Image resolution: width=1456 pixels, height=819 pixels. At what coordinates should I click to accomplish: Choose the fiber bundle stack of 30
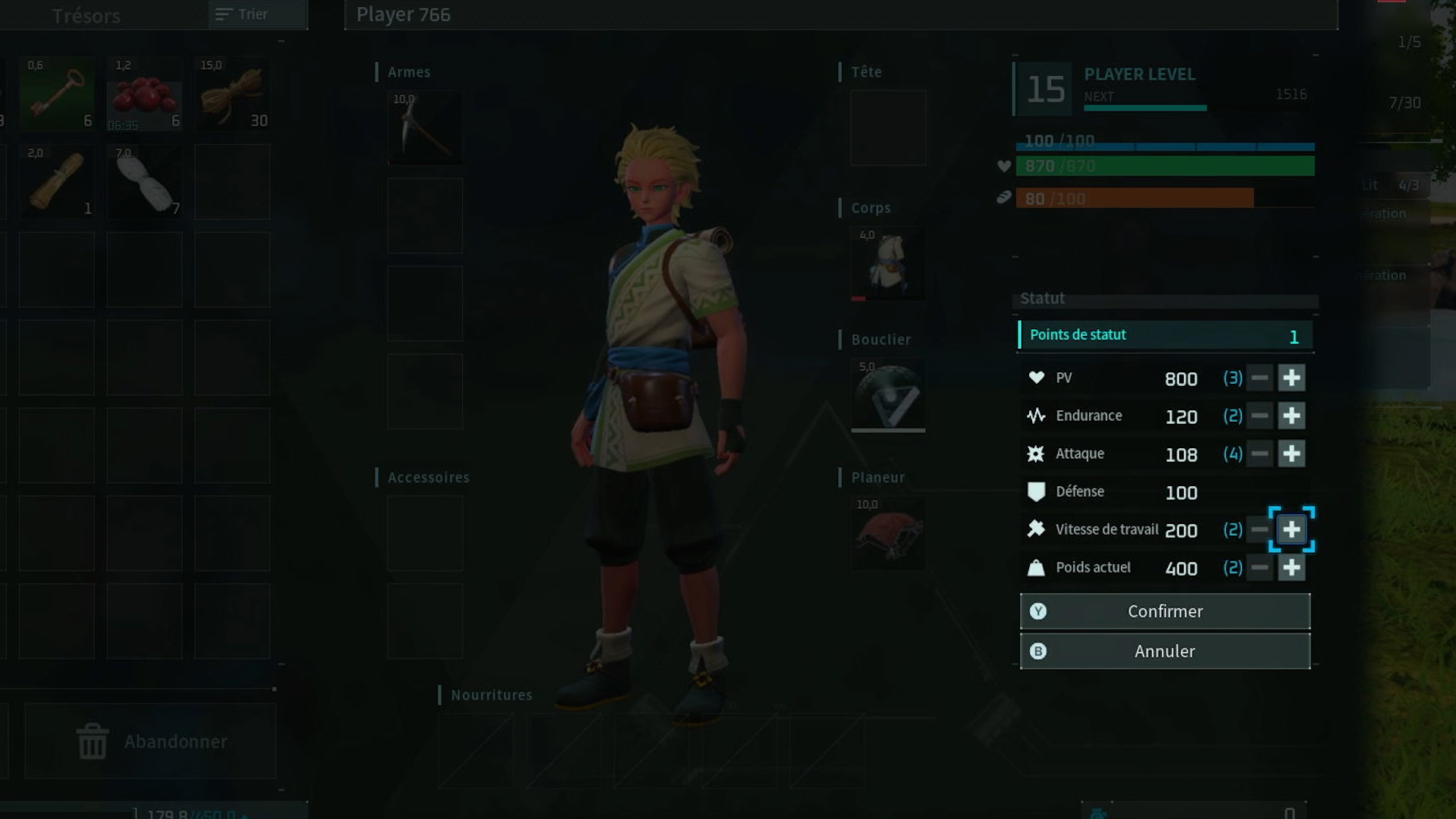(232, 94)
